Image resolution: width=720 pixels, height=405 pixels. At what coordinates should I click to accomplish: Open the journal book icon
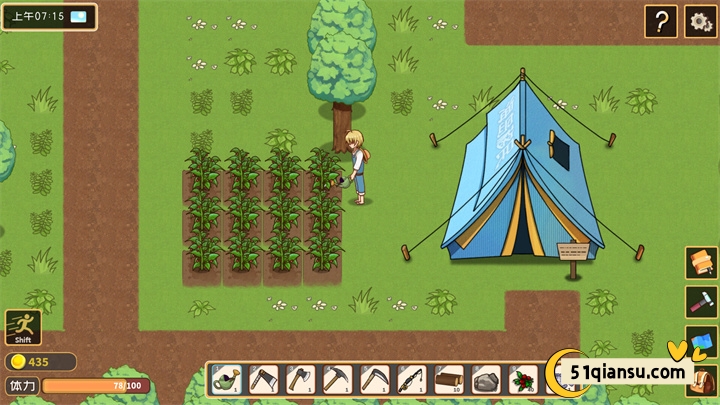point(701,263)
